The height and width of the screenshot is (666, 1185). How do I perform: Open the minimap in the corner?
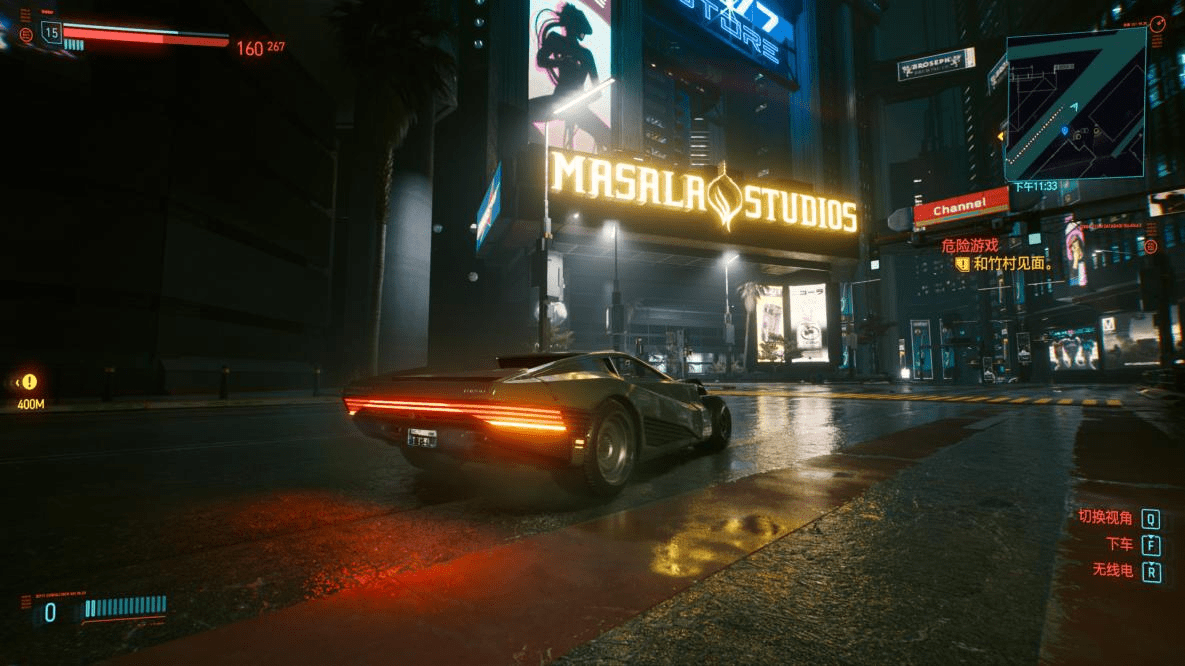tap(1075, 103)
